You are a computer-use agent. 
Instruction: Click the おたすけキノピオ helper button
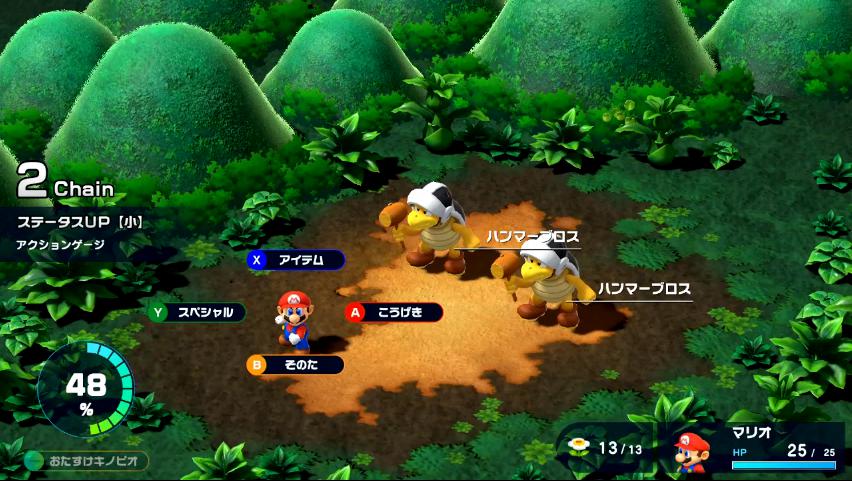tap(87, 461)
